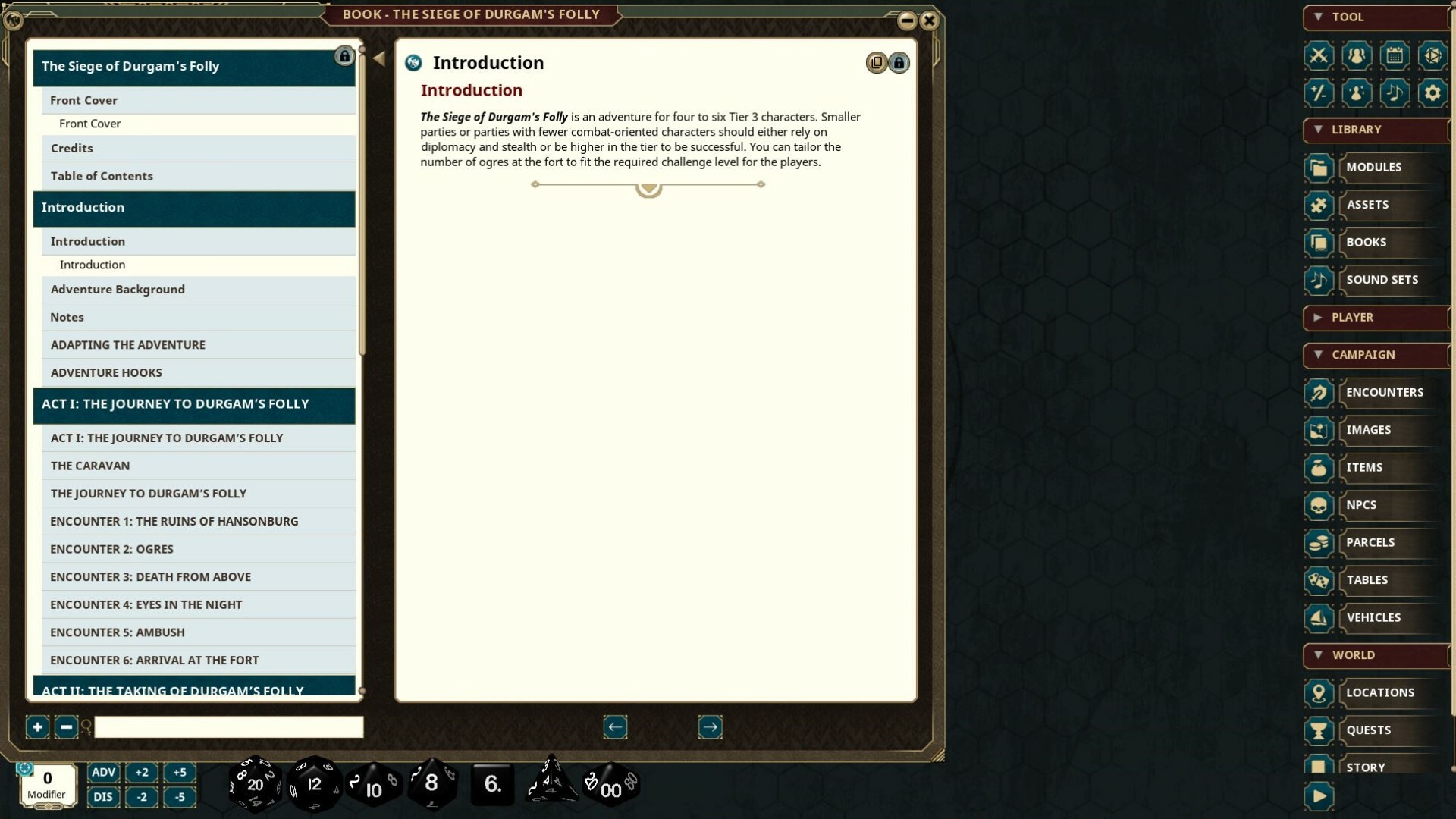Open the Modifiers tool

pos(1319,93)
